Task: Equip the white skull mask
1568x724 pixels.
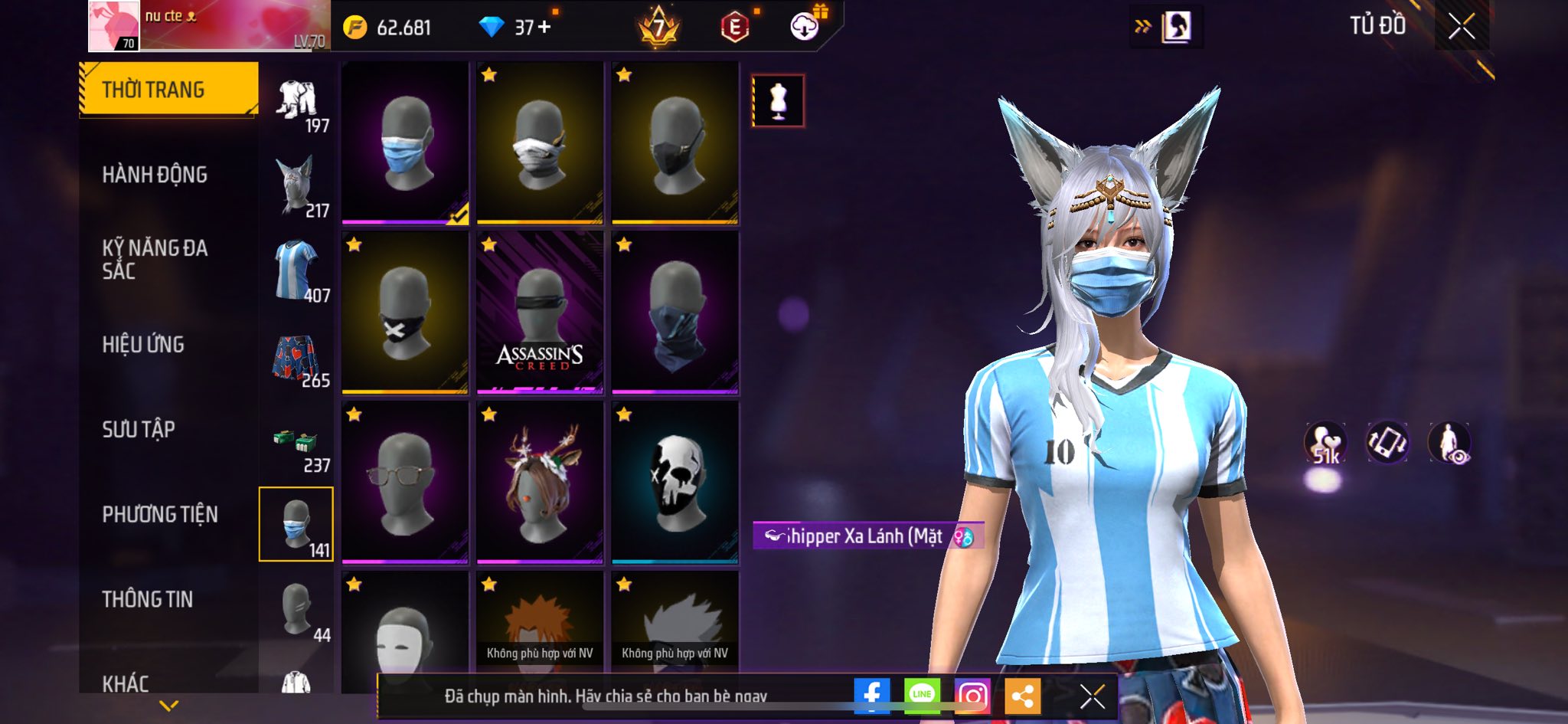Action: [675, 483]
